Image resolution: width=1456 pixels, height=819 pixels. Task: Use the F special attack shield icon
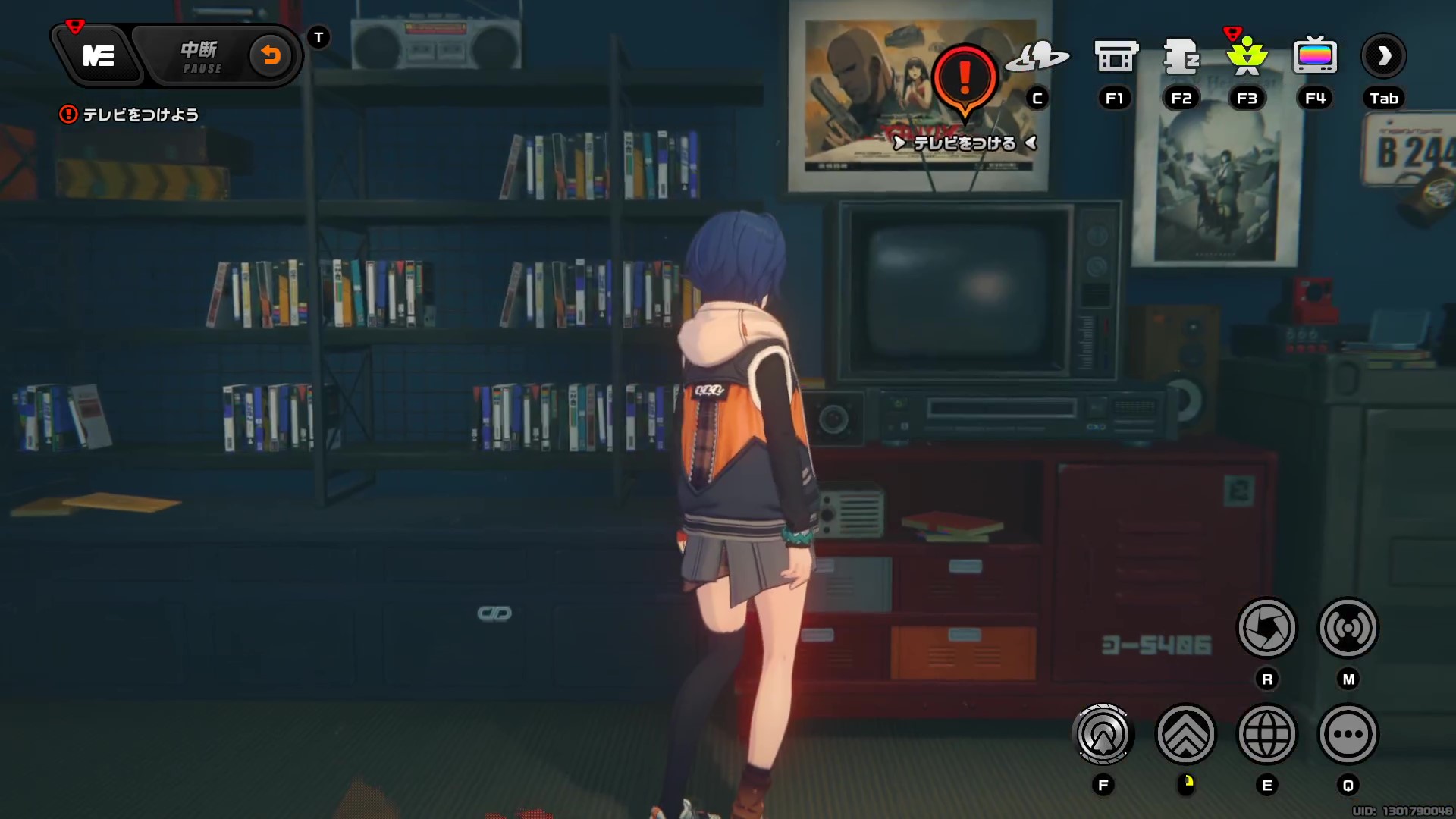pos(1103,734)
